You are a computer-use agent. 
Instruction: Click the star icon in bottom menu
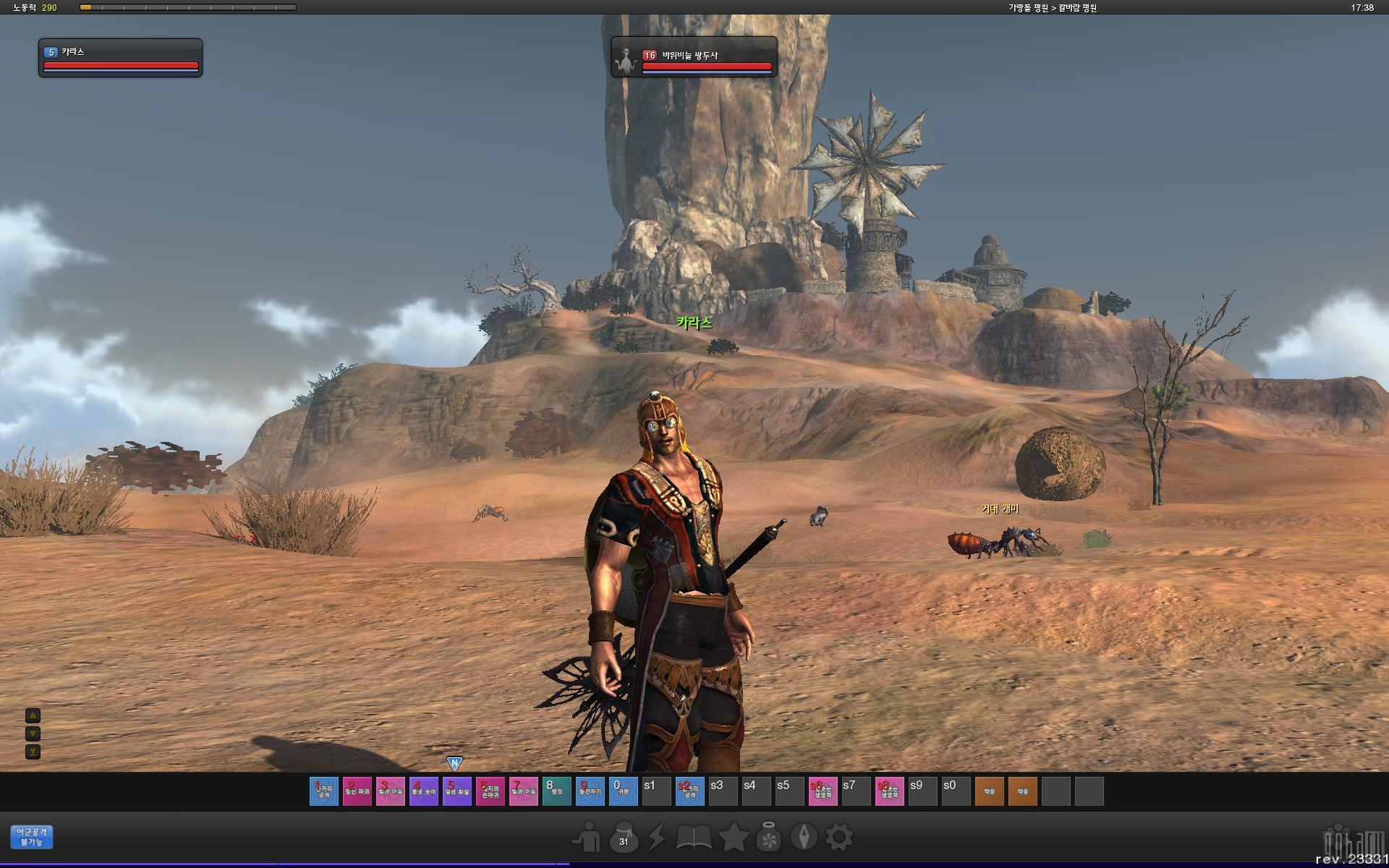point(733,838)
